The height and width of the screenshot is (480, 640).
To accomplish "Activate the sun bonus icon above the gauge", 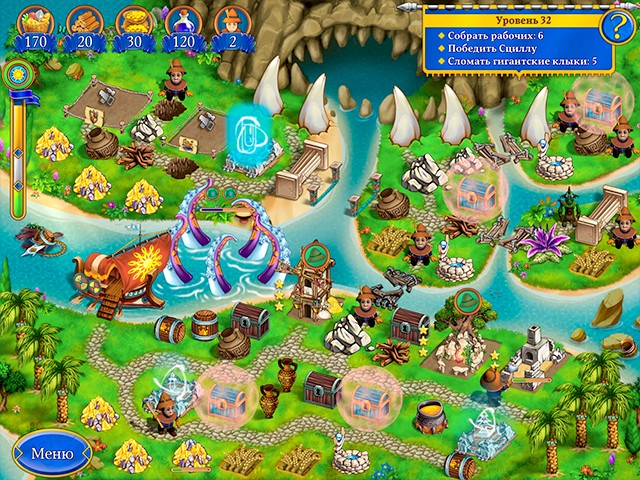I will coord(17,76).
